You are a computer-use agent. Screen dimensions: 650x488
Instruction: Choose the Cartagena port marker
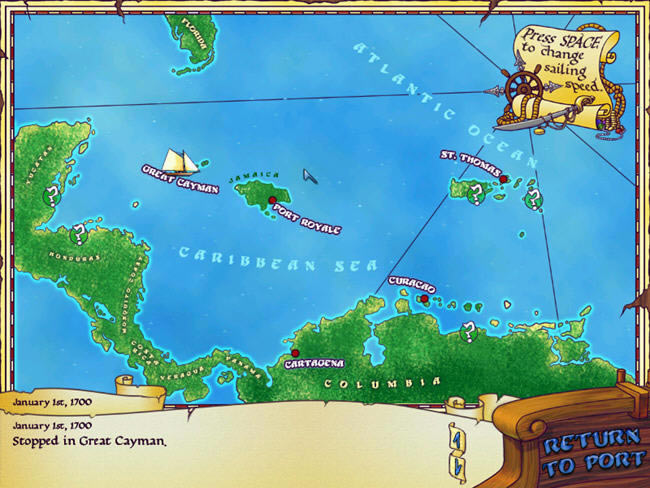point(295,352)
